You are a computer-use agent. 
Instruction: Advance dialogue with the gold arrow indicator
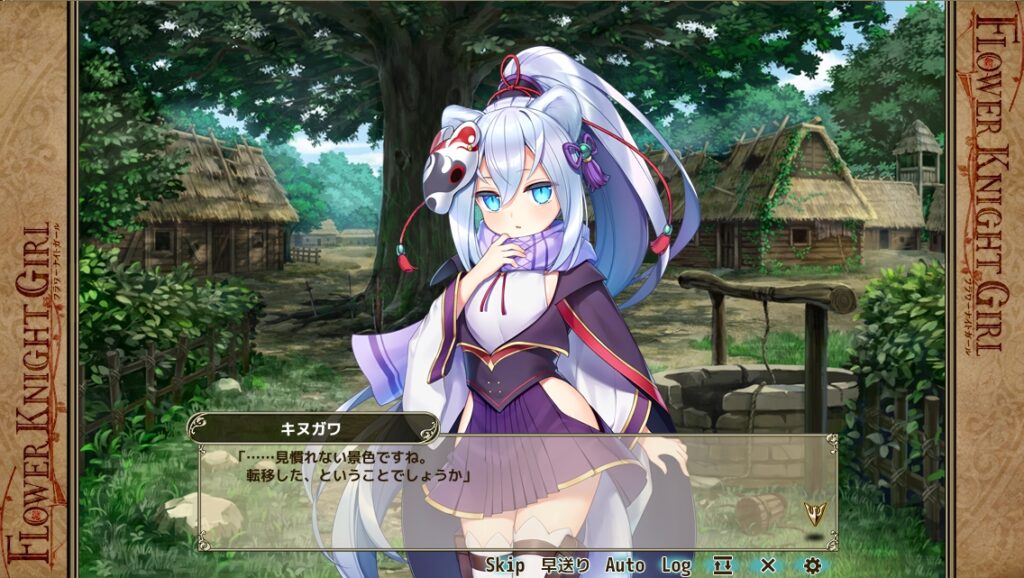pyautogui.click(x=815, y=513)
